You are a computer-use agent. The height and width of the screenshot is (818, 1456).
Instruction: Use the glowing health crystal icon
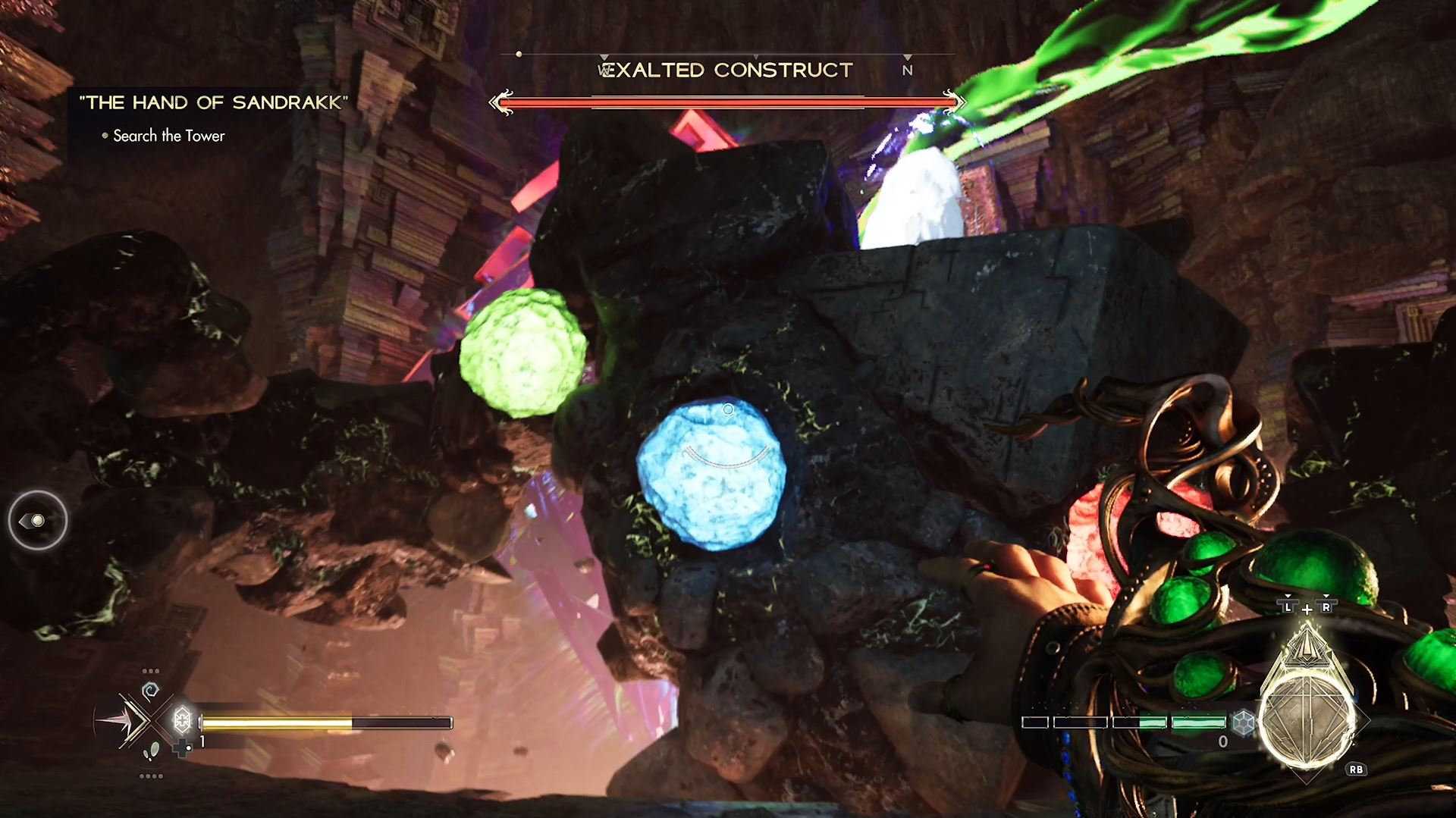click(x=182, y=719)
